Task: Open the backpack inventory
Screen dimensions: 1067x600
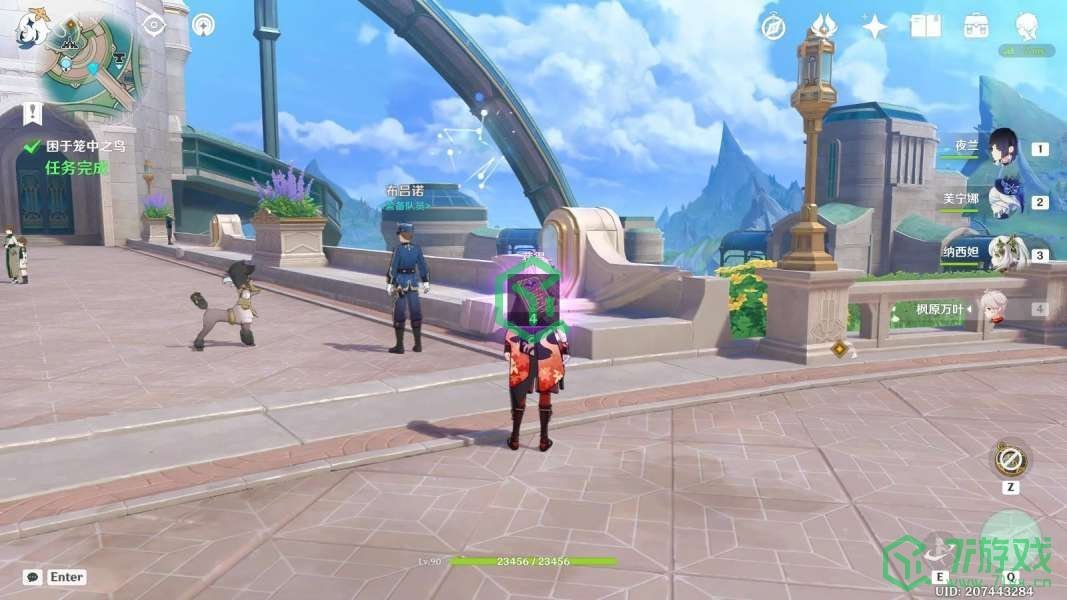Action: [976, 27]
